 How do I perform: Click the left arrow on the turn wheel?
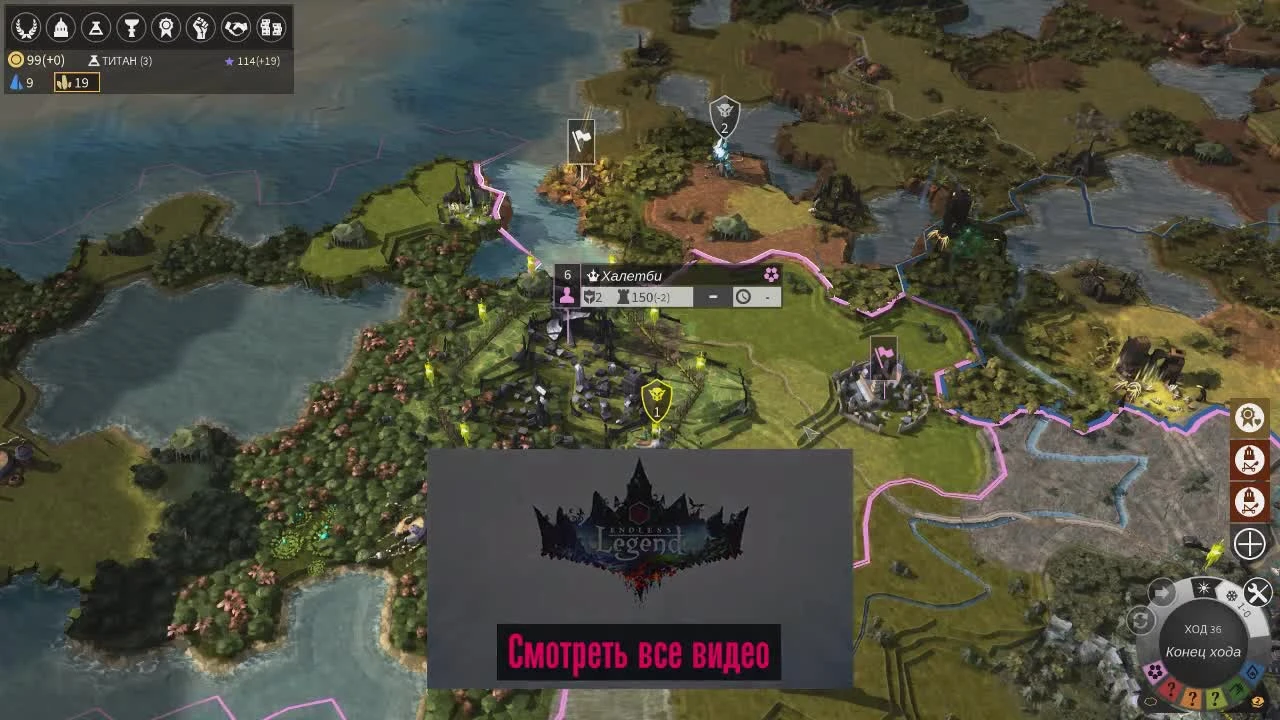[x=1162, y=591]
